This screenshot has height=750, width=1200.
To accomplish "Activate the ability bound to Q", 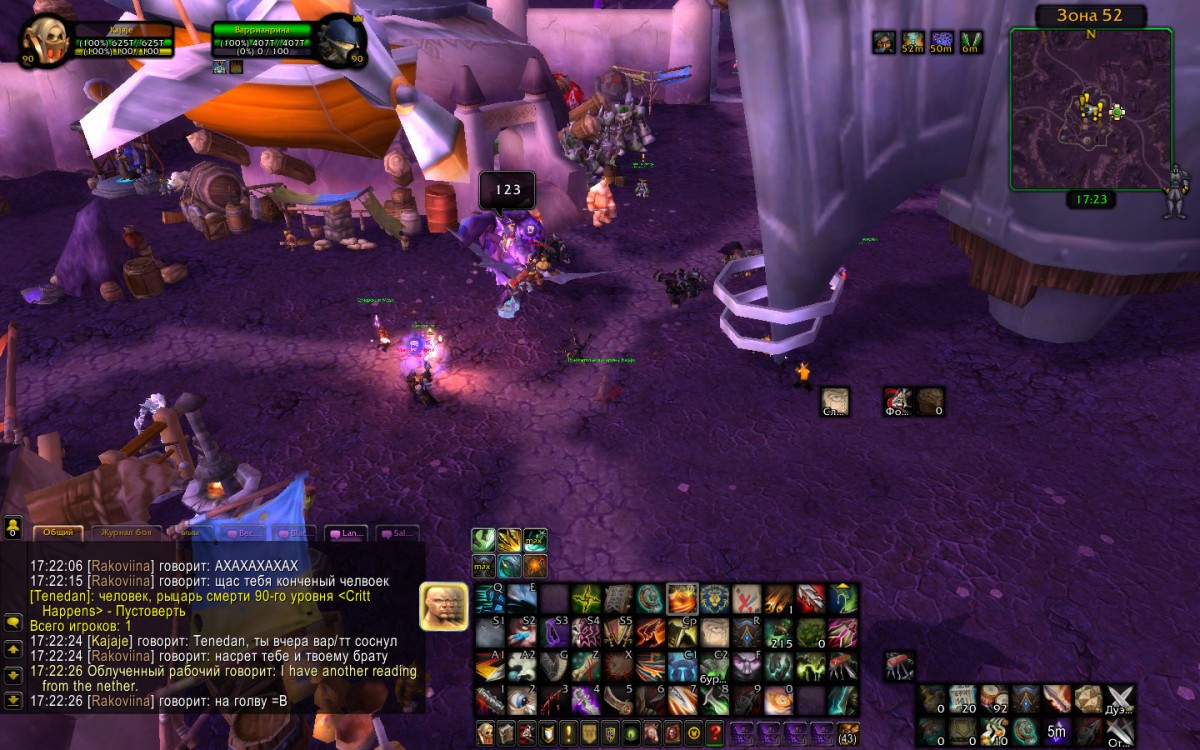I will [x=490, y=599].
